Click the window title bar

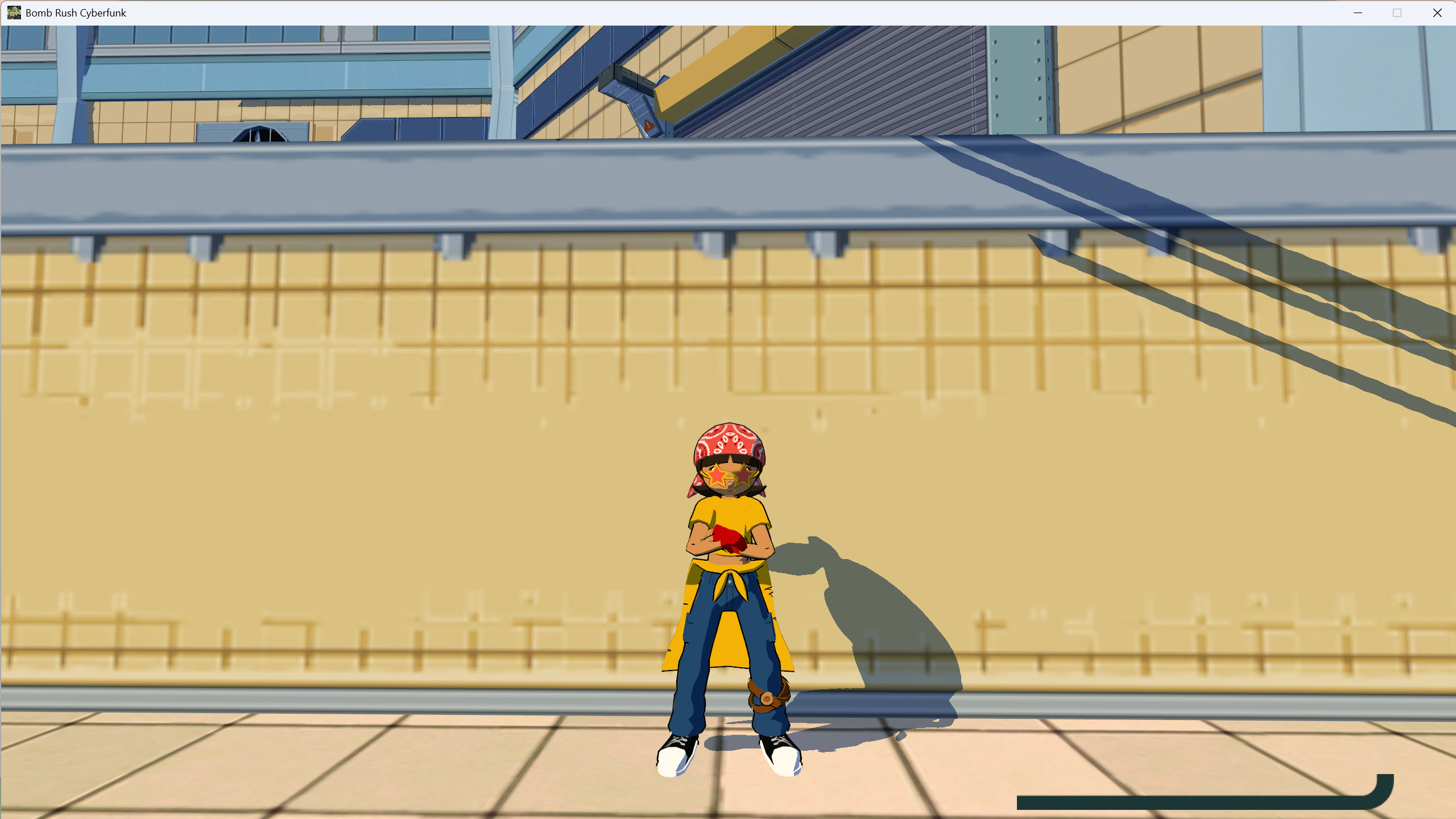pyautogui.click(x=682, y=13)
